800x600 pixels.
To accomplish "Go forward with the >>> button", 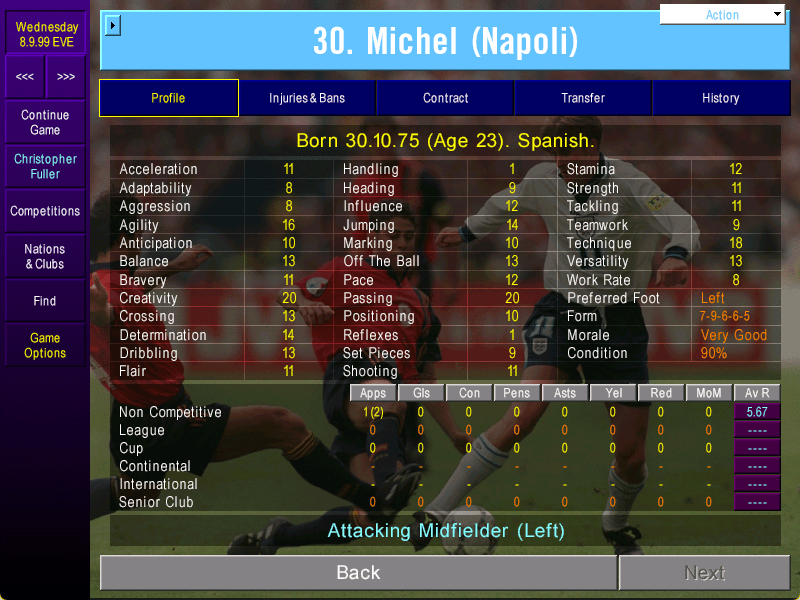I will [66, 77].
